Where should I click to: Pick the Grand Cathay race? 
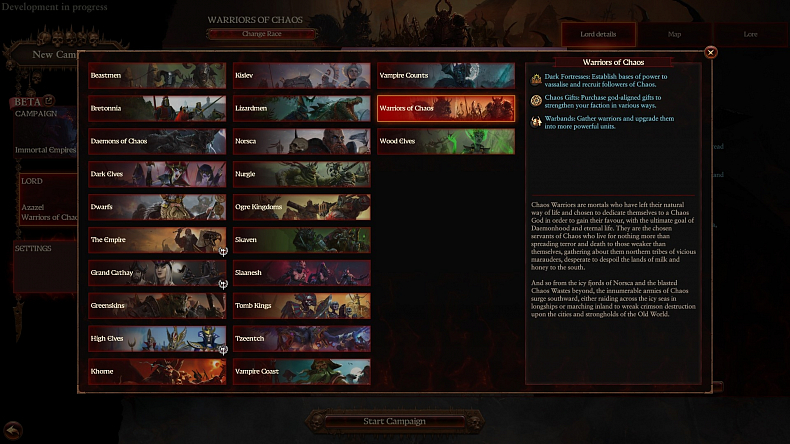(x=157, y=273)
